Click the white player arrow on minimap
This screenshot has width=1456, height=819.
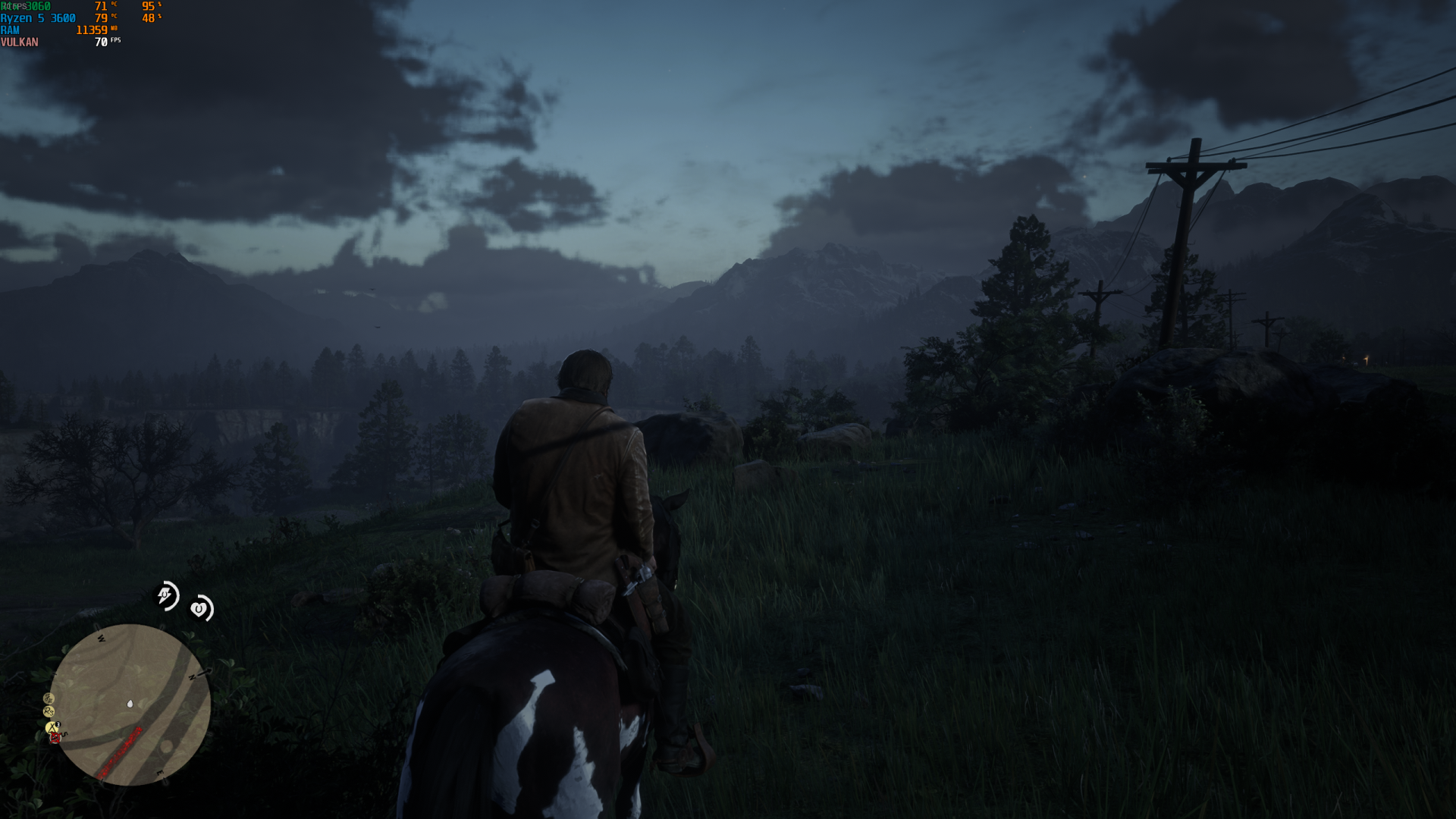[130, 704]
